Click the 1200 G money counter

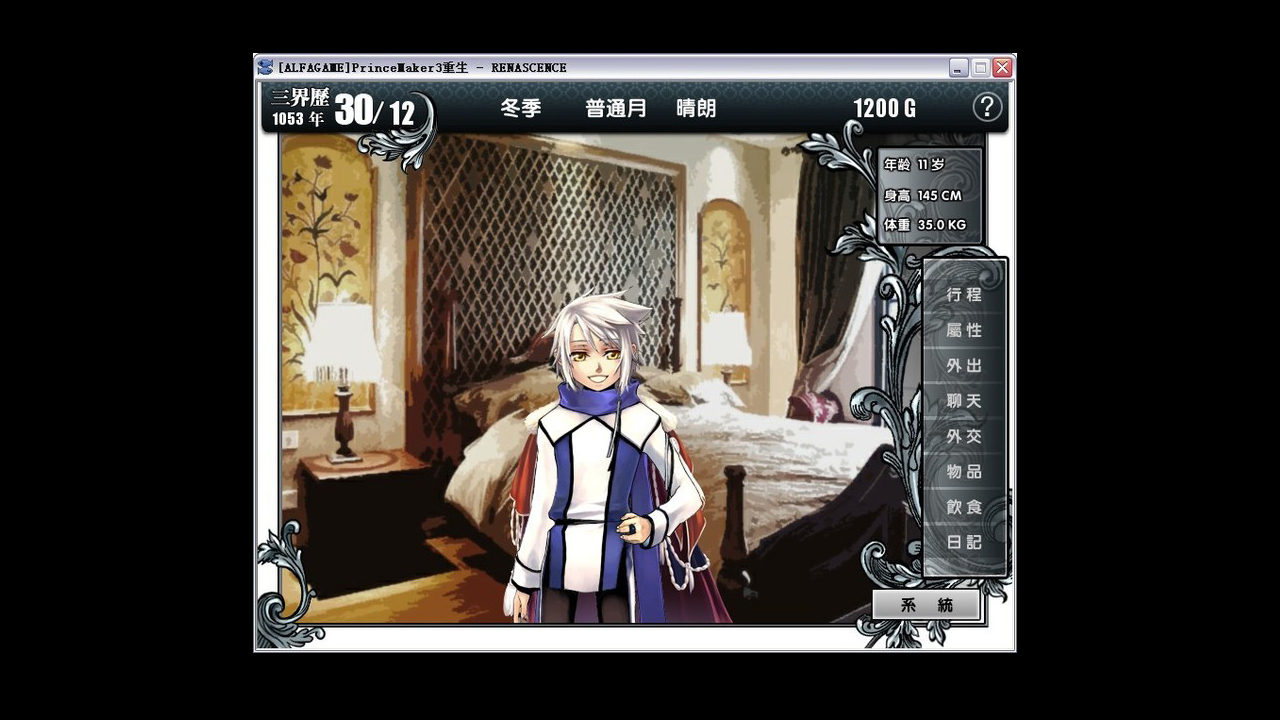884,109
